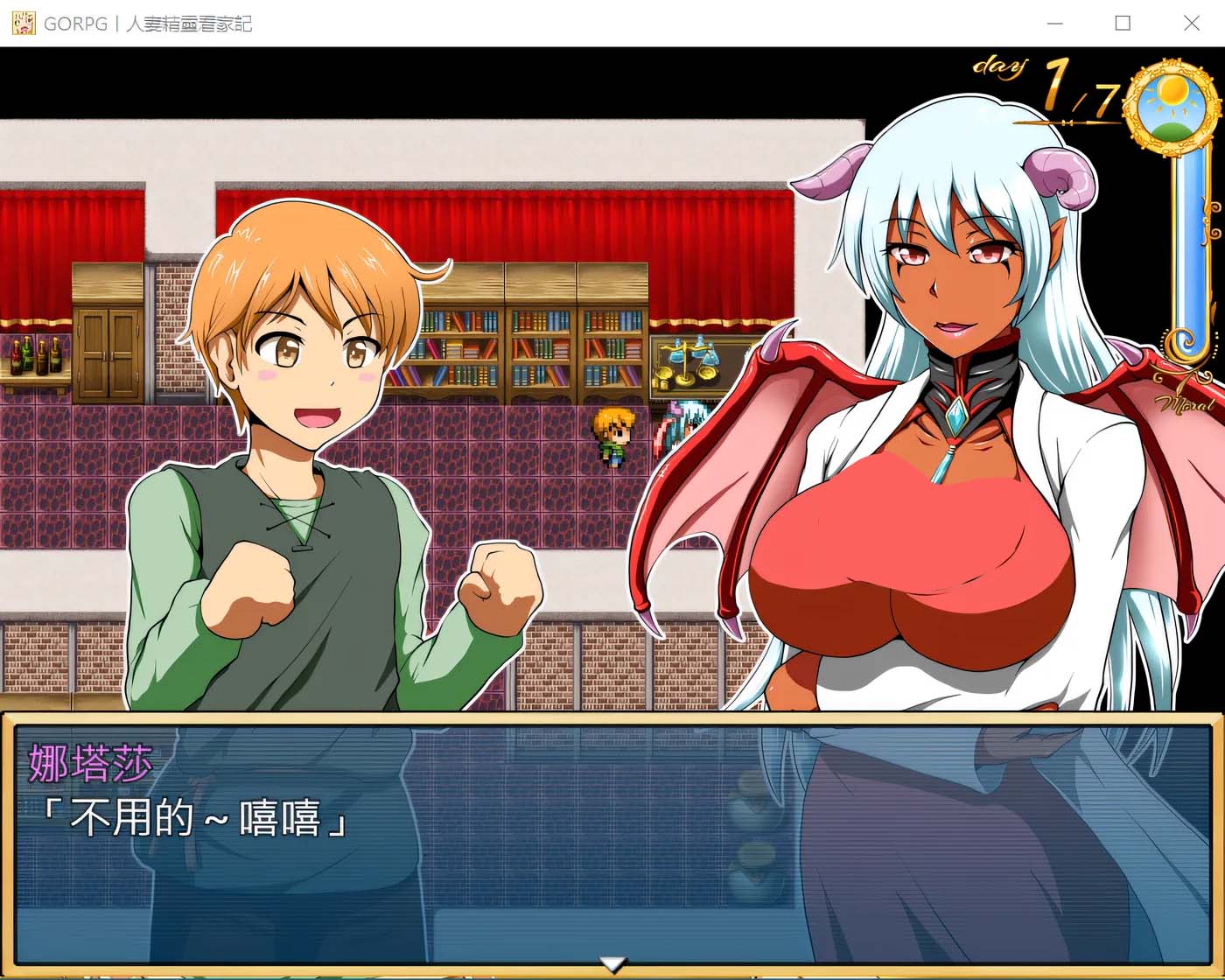Click the down arrow to continue dialogue

(x=612, y=962)
